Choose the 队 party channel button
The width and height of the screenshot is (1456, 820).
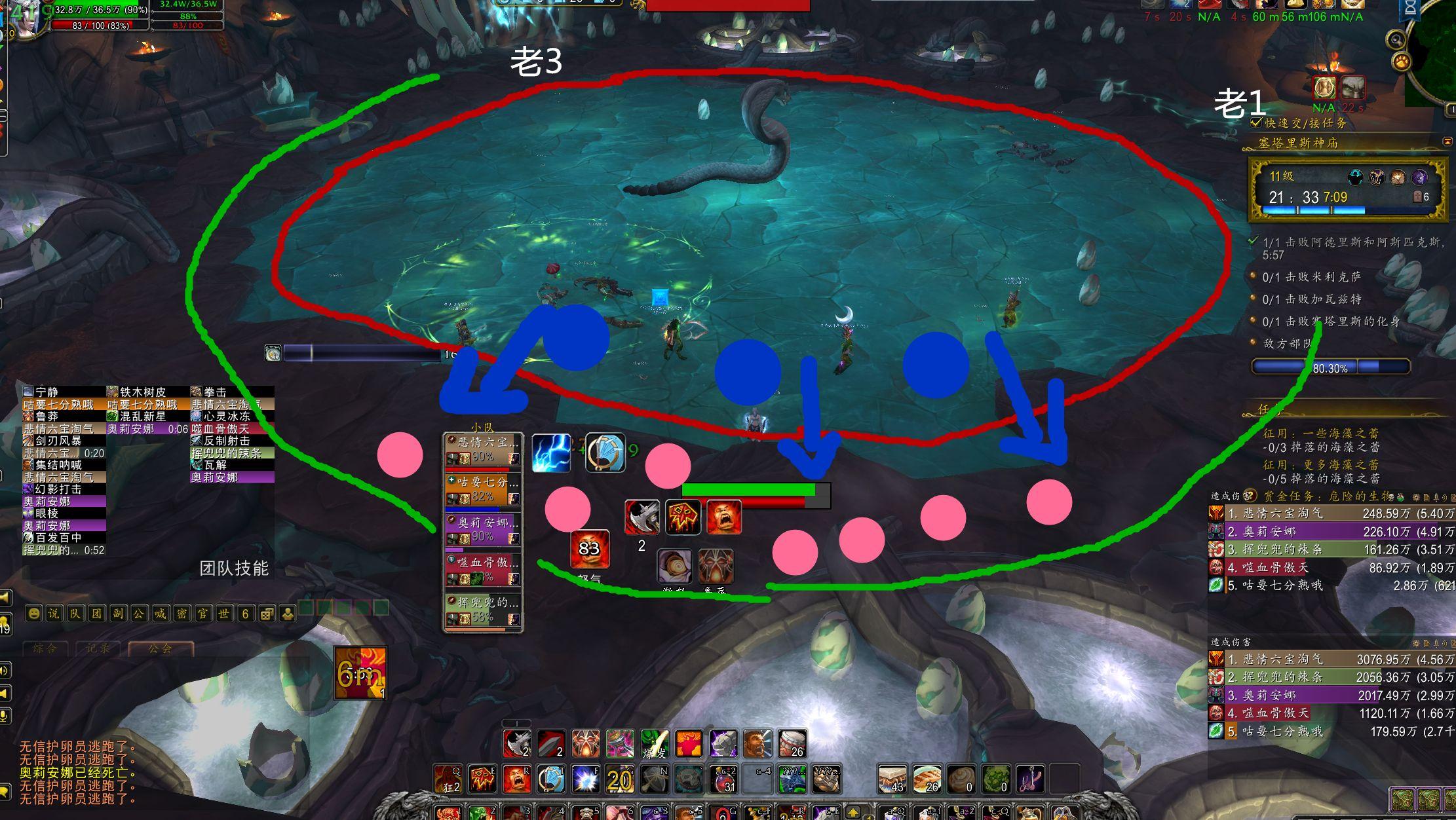click(x=75, y=614)
